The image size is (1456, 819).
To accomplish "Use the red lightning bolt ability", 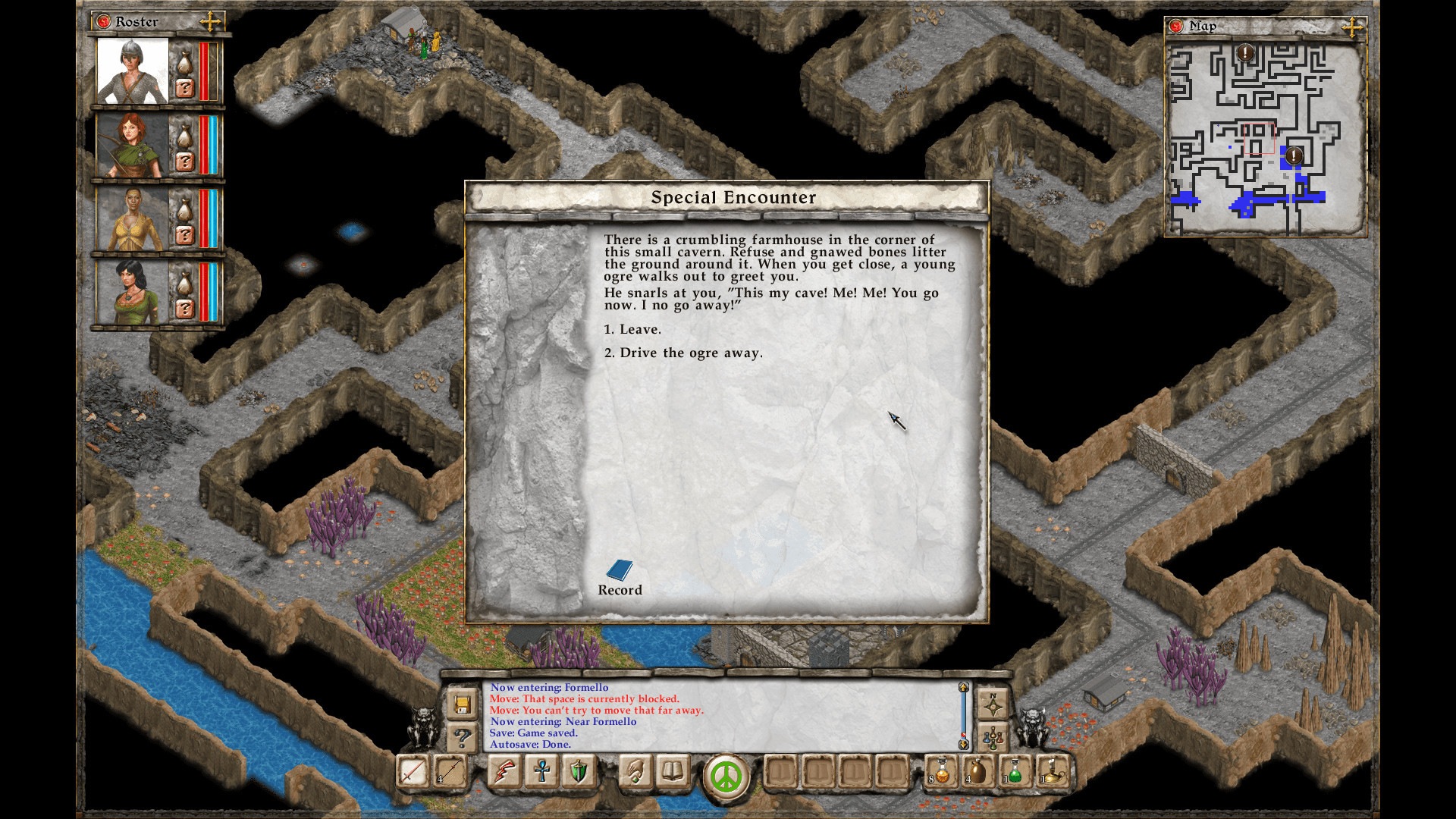I will pyautogui.click(x=505, y=773).
